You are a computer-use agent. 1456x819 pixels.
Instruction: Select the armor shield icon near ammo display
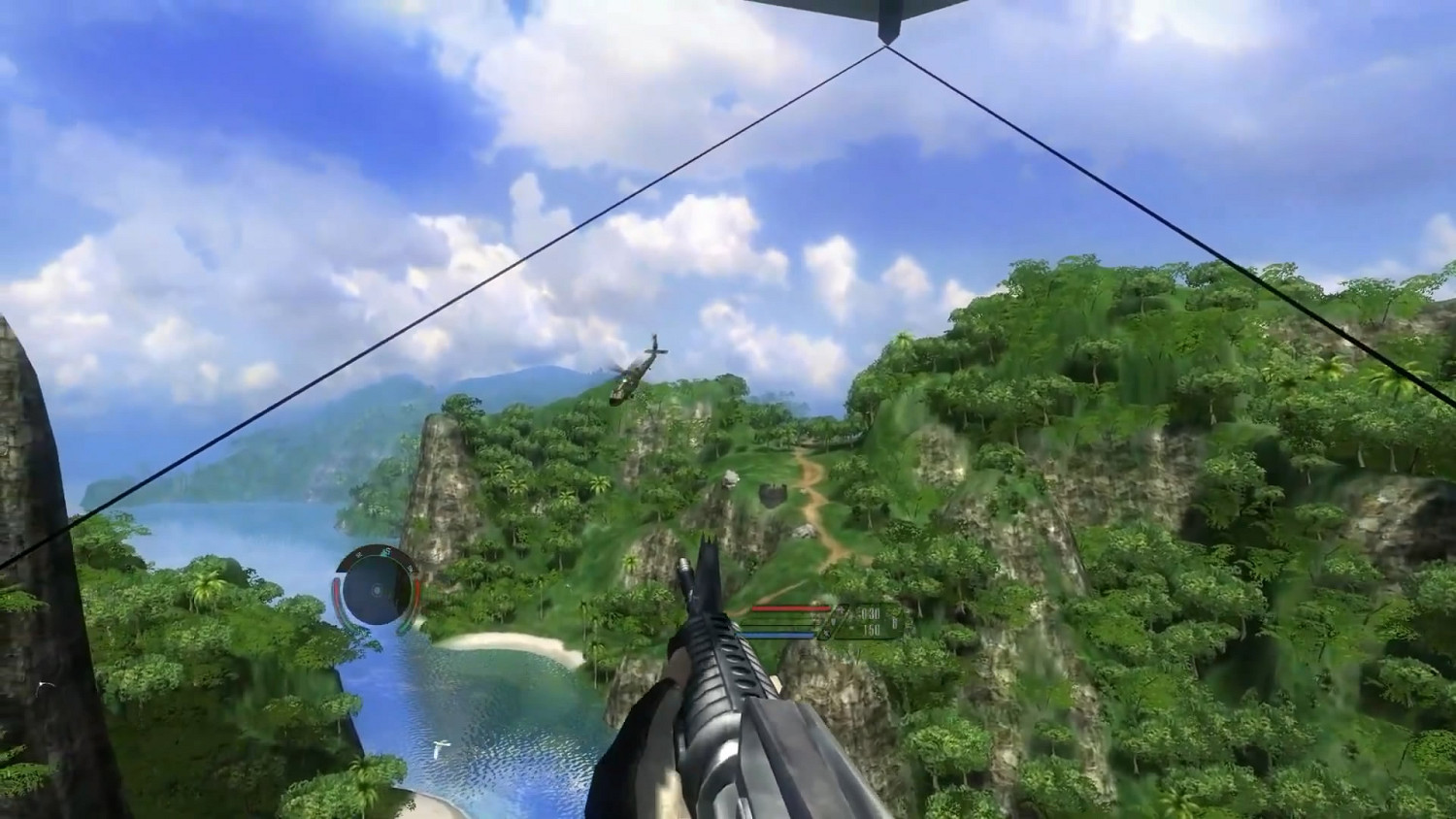pyautogui.click(x=834, y=622)
